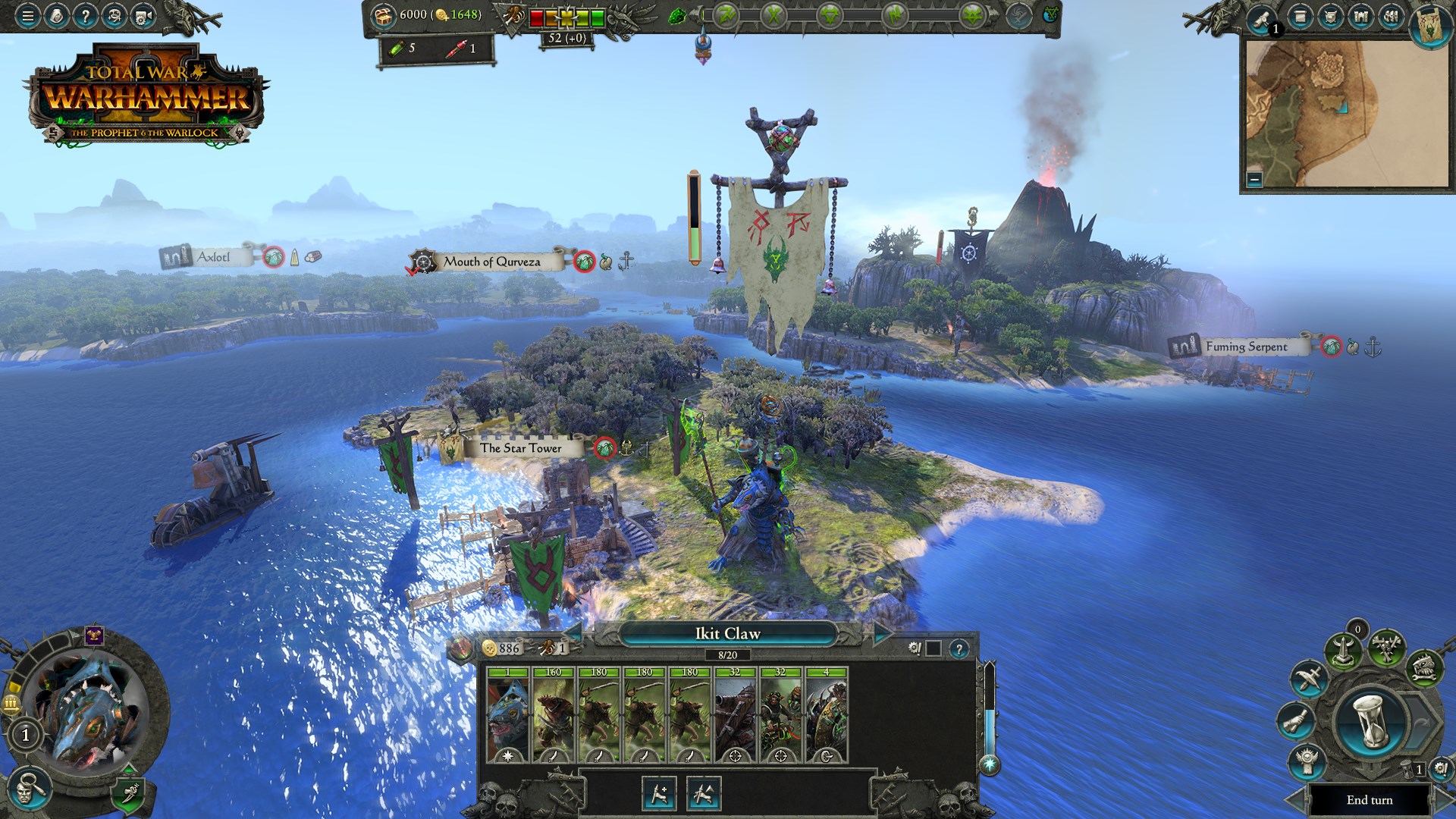Select The Star Tower settlement label
This screenshot has width=1456, height=819.
pyautogui.click(x=520, y=448)
